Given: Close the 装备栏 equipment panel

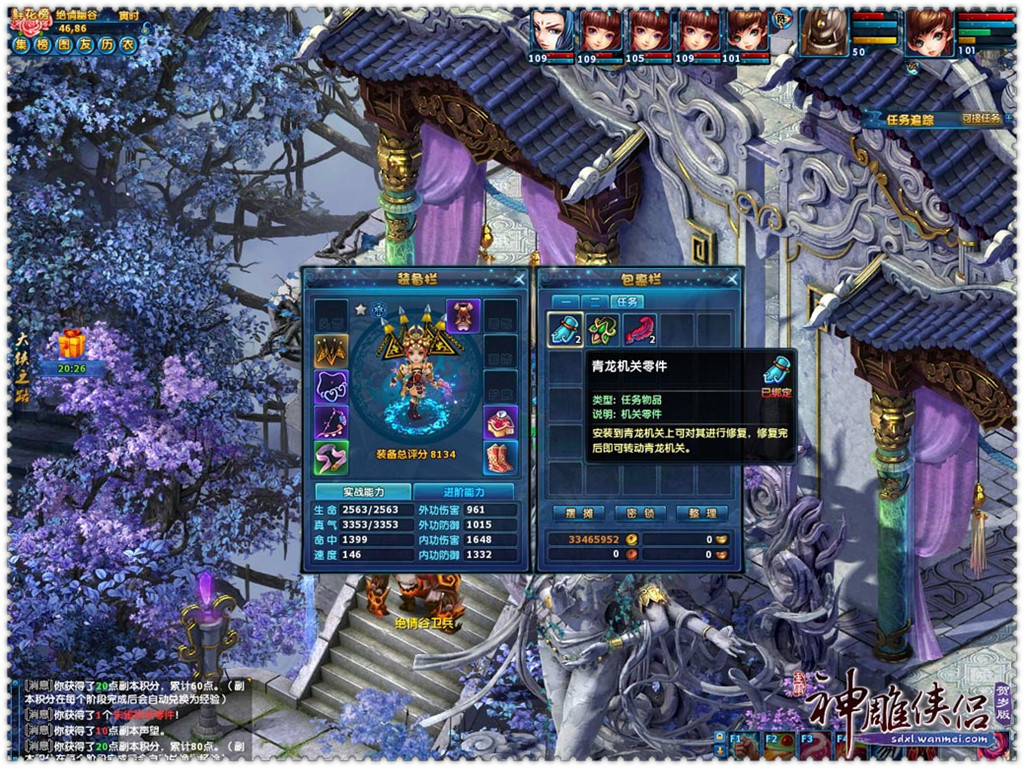Looking at the screenshot, I should click(519, 279).
